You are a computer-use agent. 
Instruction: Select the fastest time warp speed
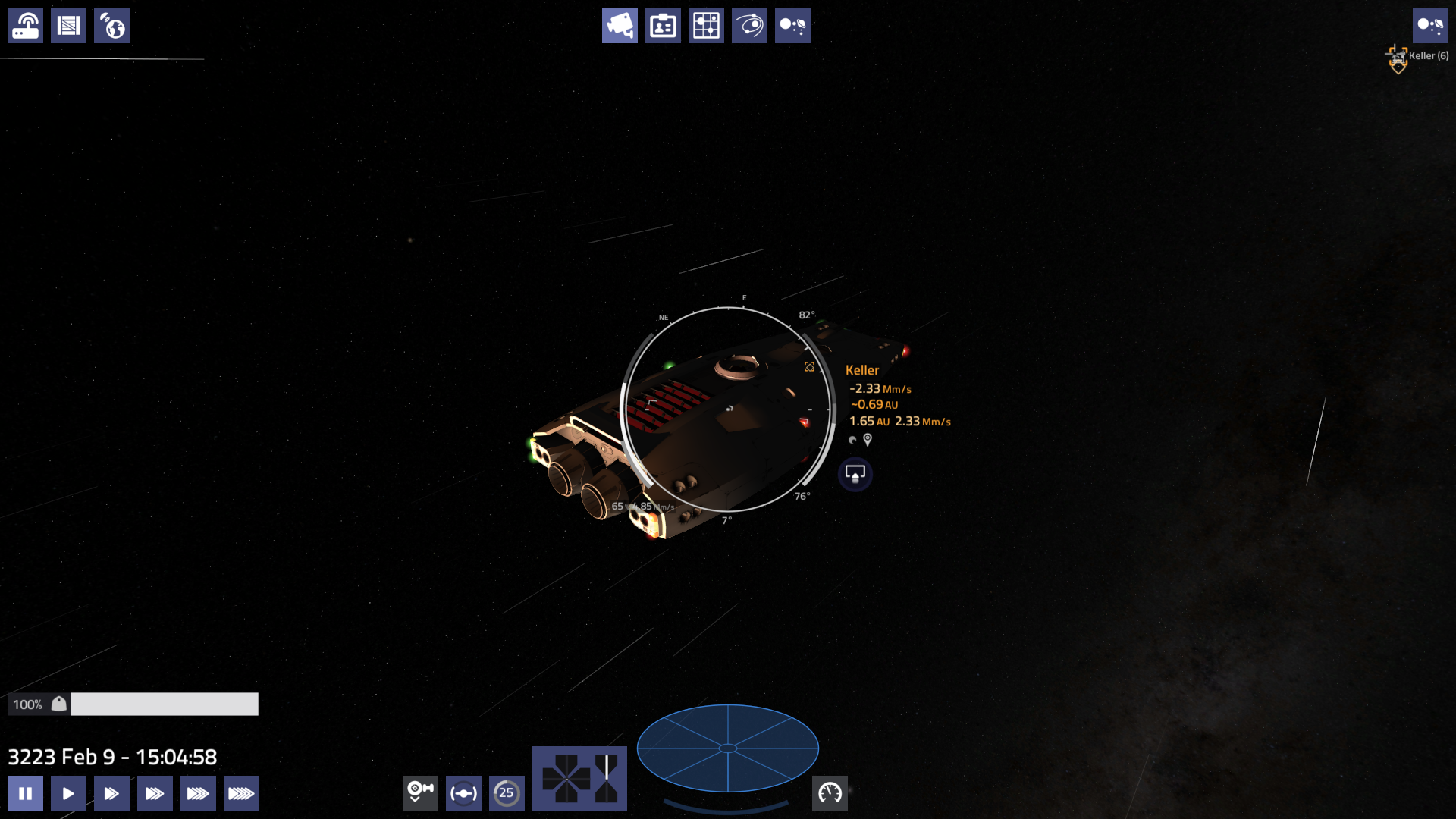click(x=241, y=793)
